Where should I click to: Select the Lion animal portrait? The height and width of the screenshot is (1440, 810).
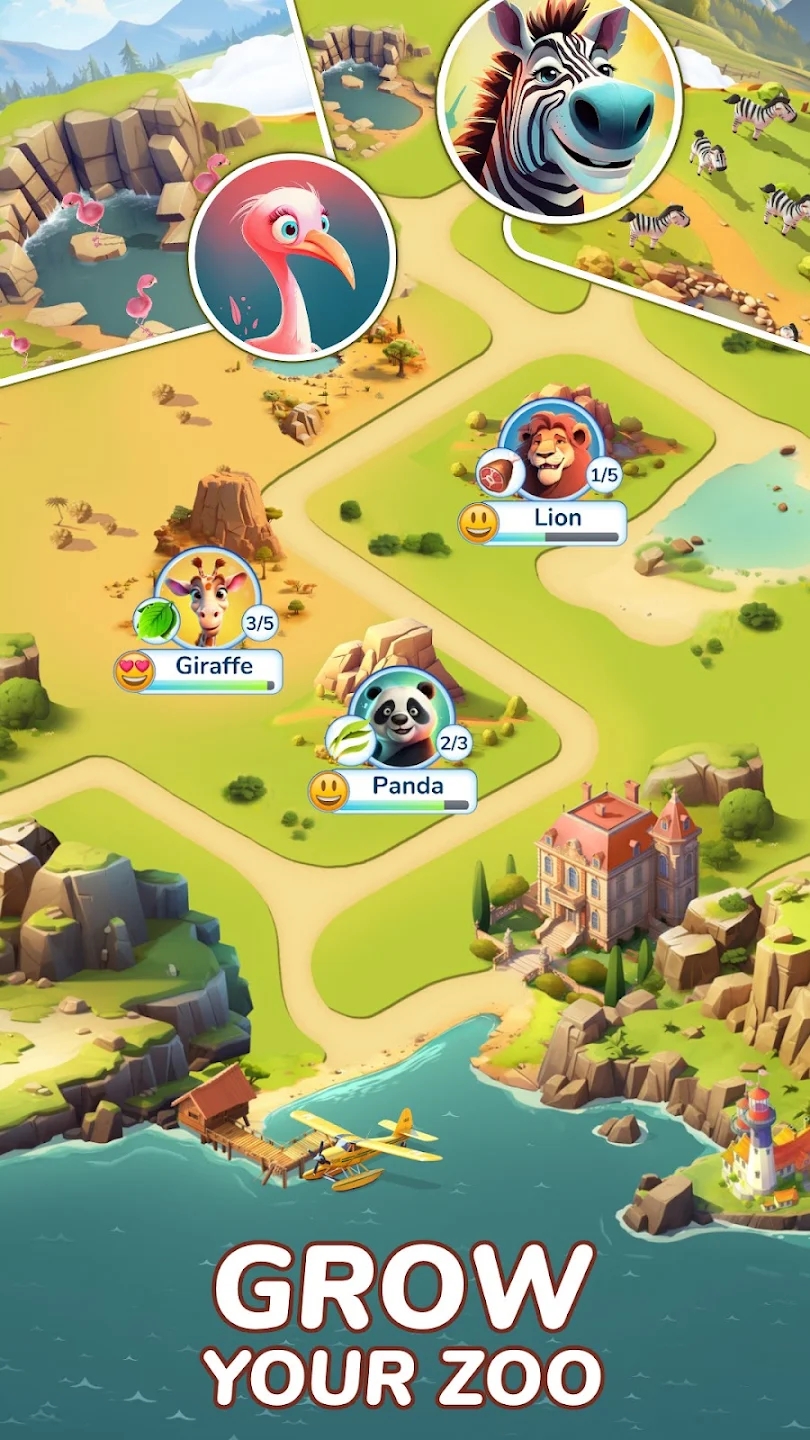pyautogui.click(x=552, y=451)
